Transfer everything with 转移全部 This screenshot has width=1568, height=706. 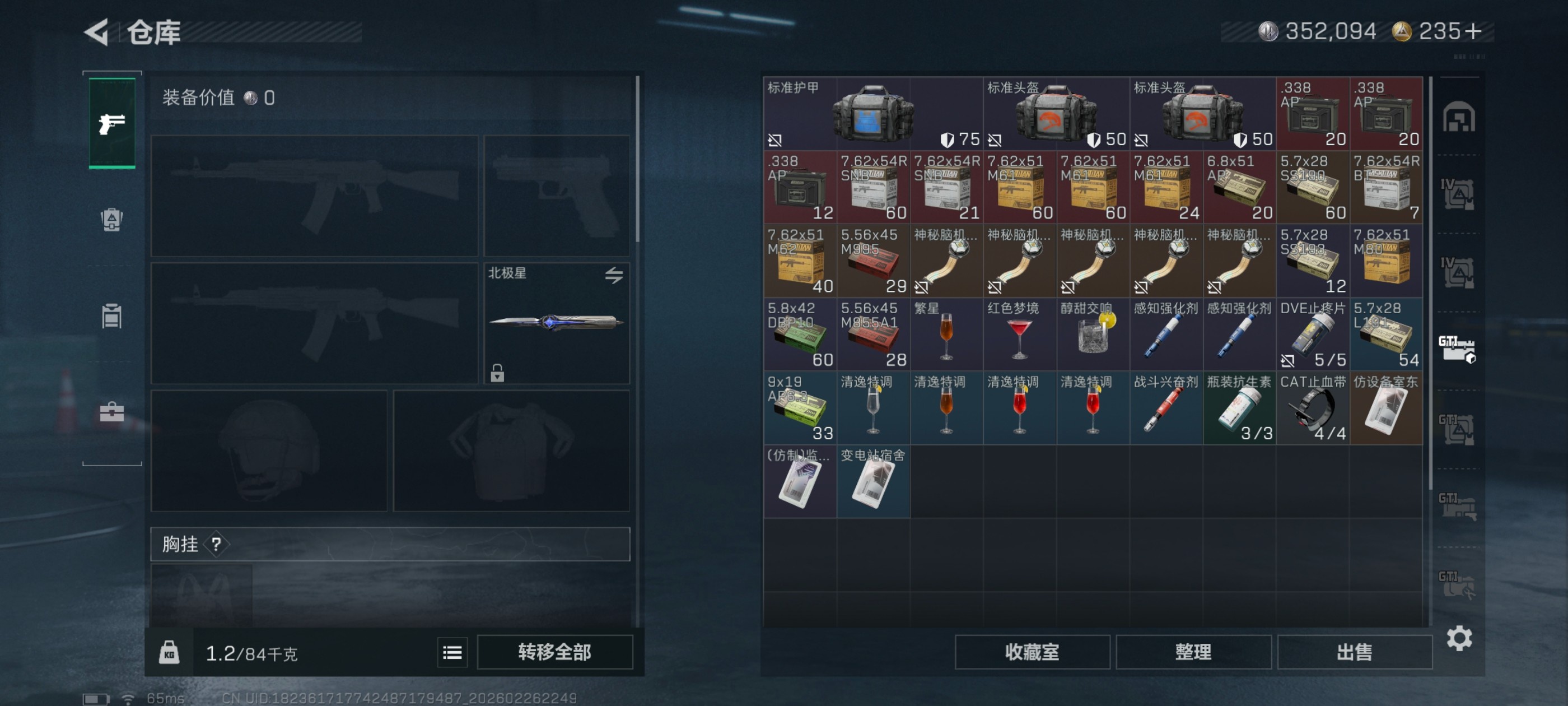click(554, 652)
